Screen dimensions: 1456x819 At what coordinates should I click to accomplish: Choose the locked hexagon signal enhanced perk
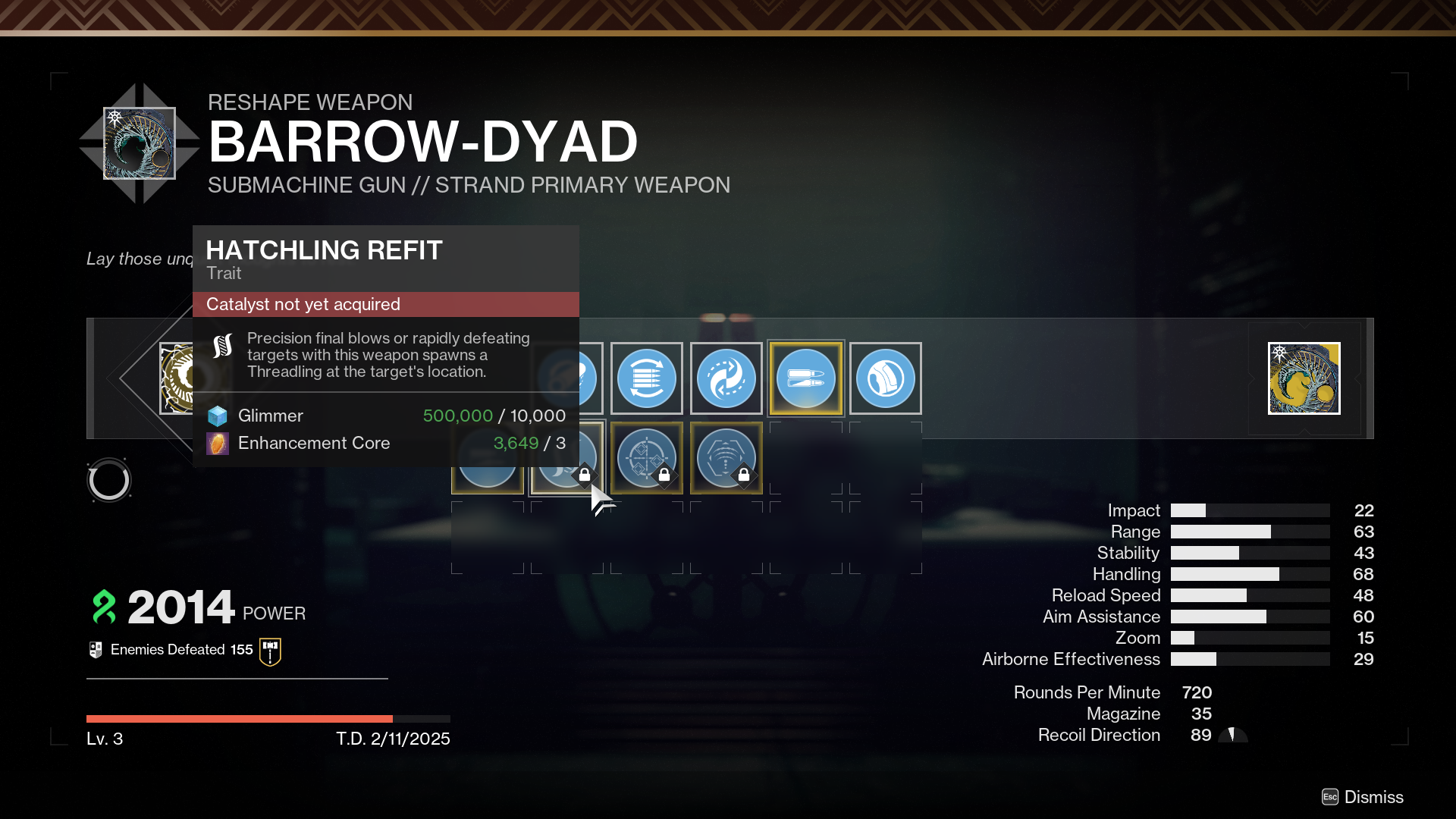pos(726,457)
